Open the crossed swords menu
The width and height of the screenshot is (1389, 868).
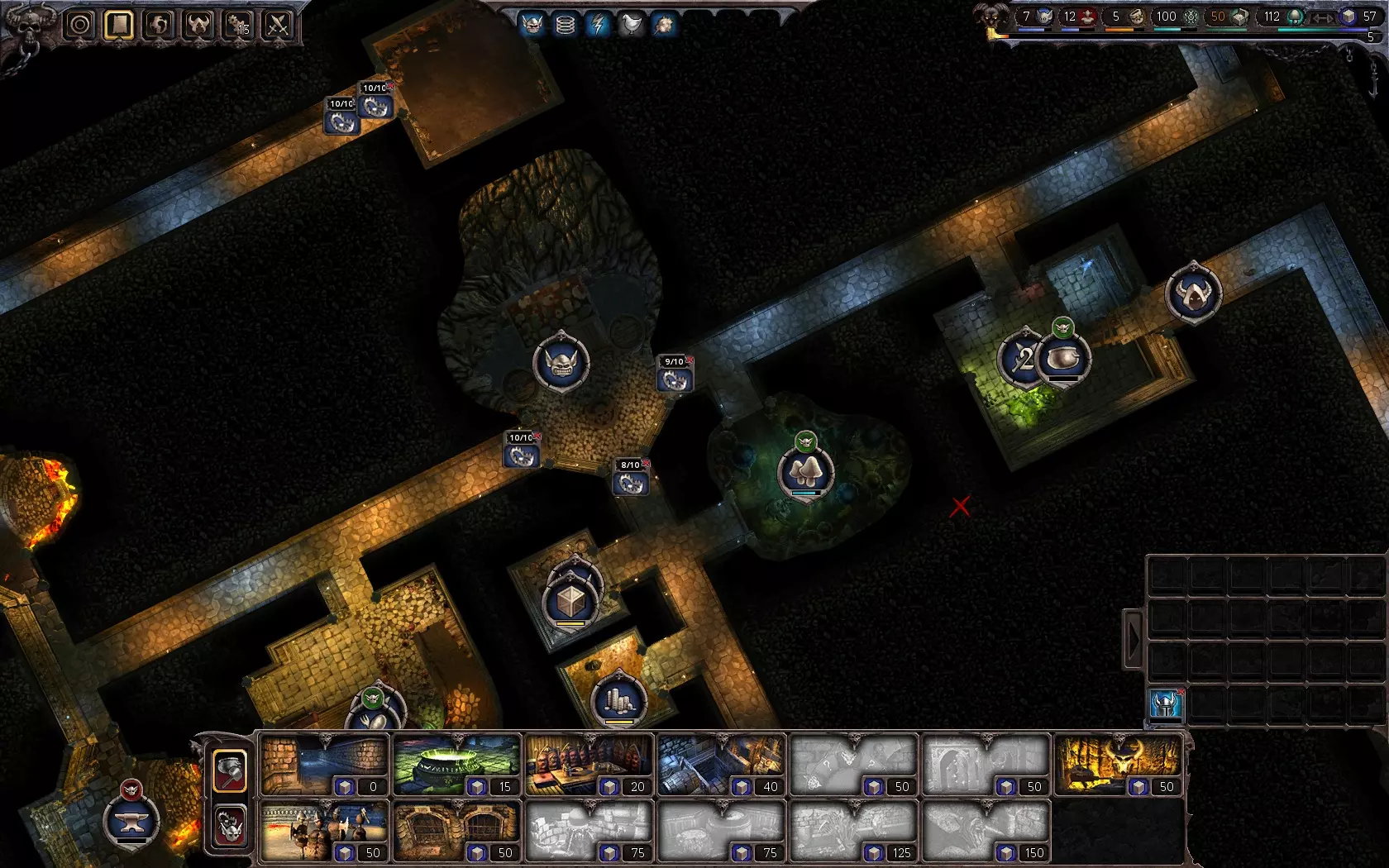pos(278,25)
